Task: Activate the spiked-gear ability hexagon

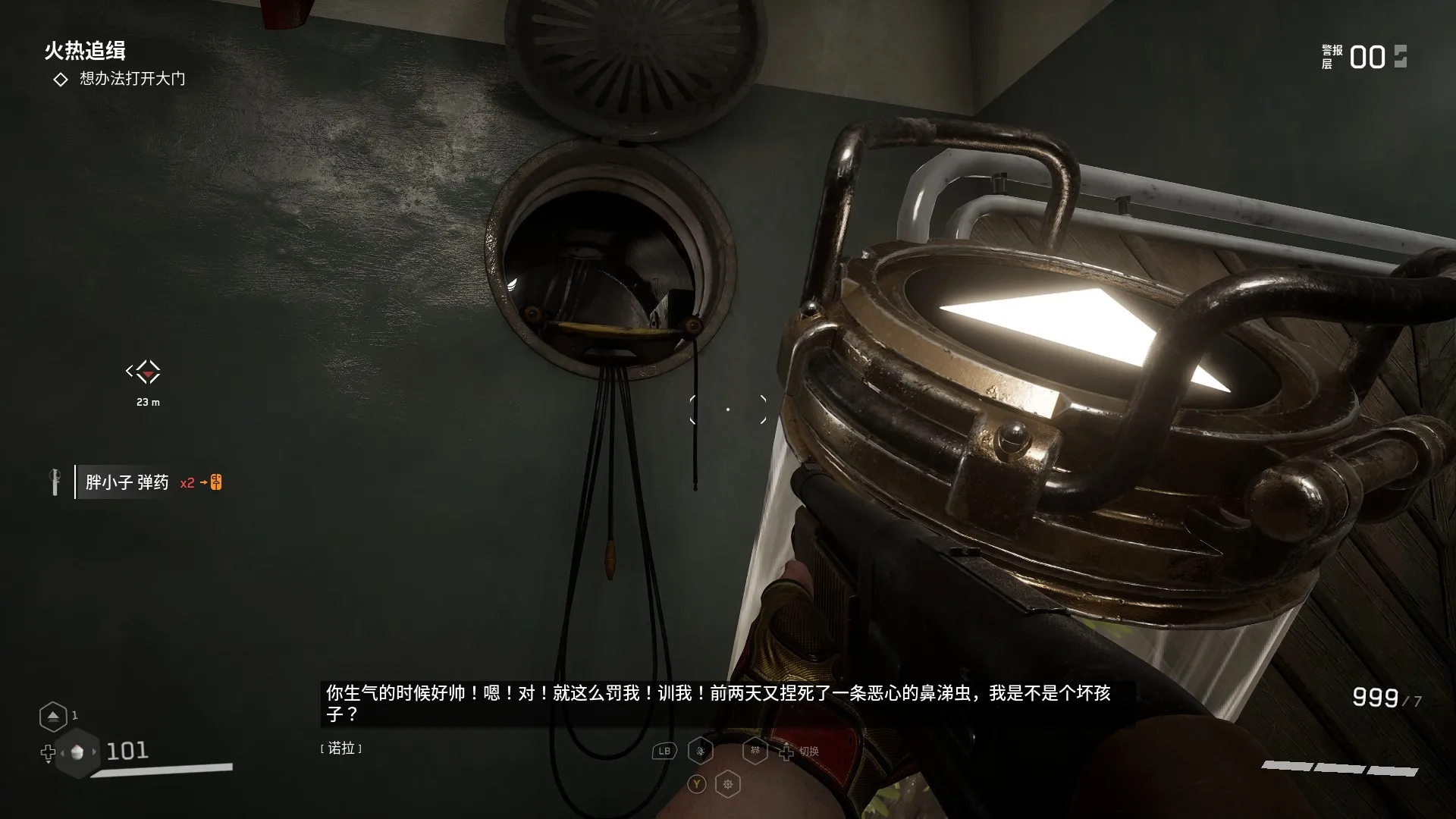Action: (x=728, y=784)
